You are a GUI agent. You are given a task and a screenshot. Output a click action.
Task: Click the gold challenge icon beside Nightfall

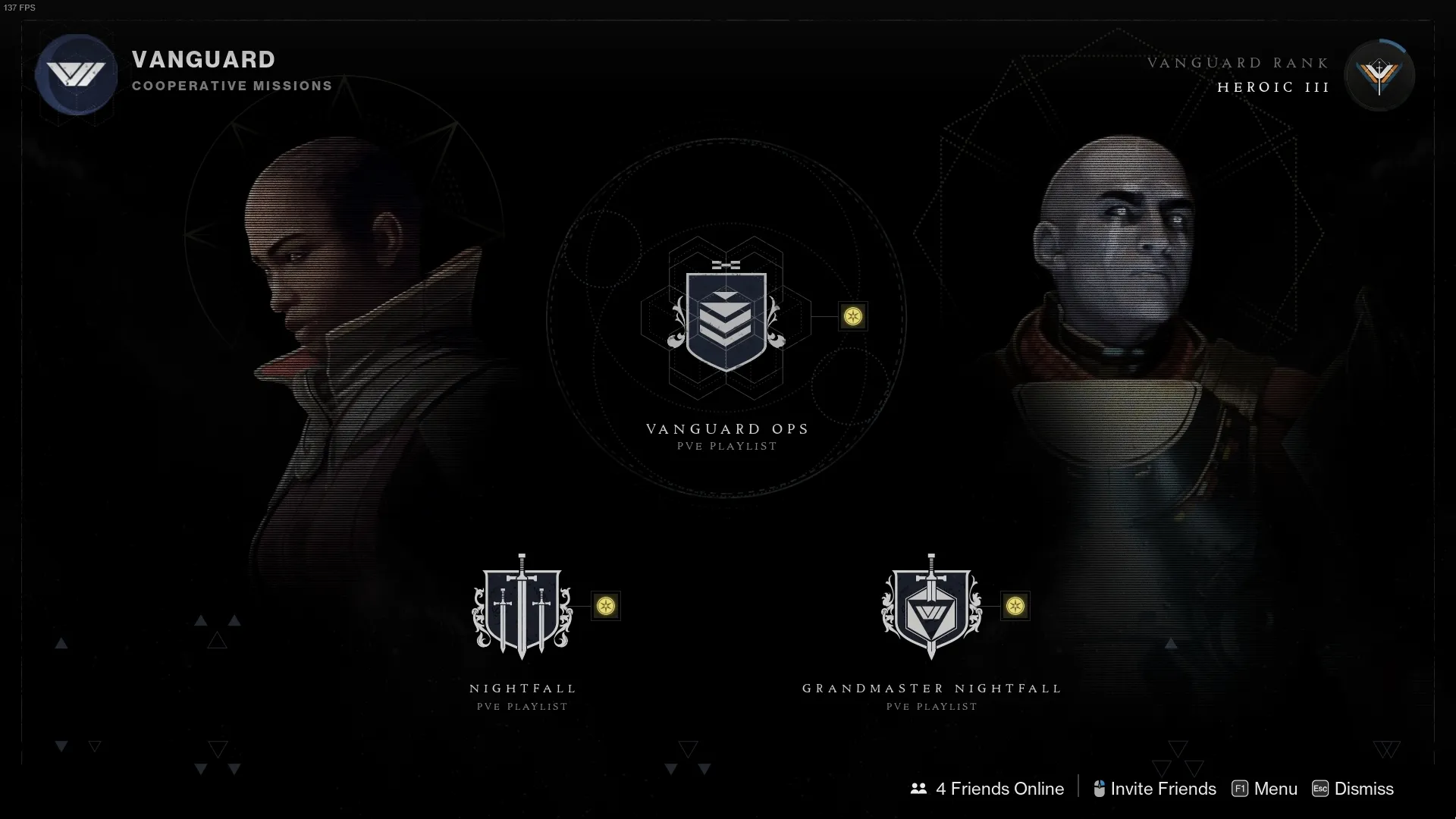(606, 606)
